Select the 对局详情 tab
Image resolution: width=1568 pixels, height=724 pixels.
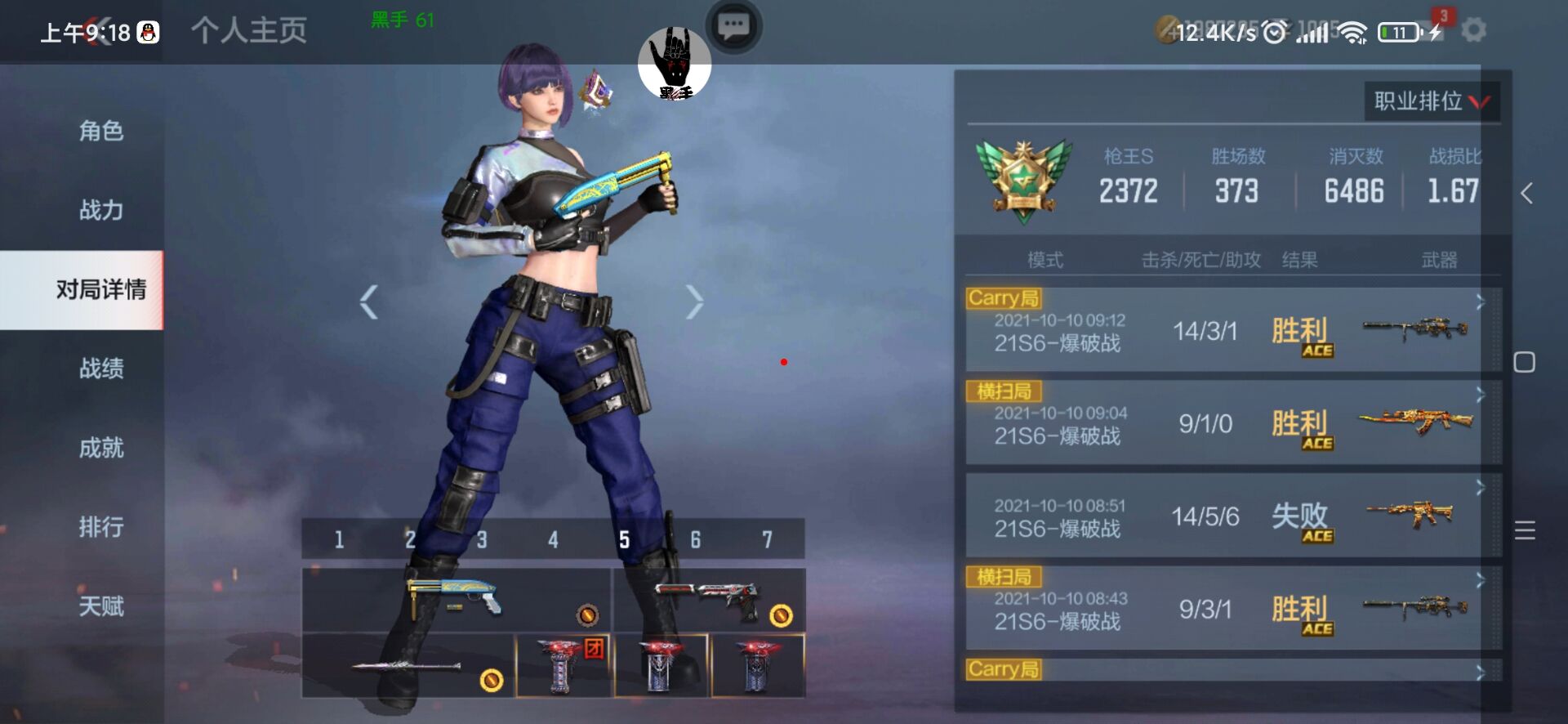tap(100, 289)
